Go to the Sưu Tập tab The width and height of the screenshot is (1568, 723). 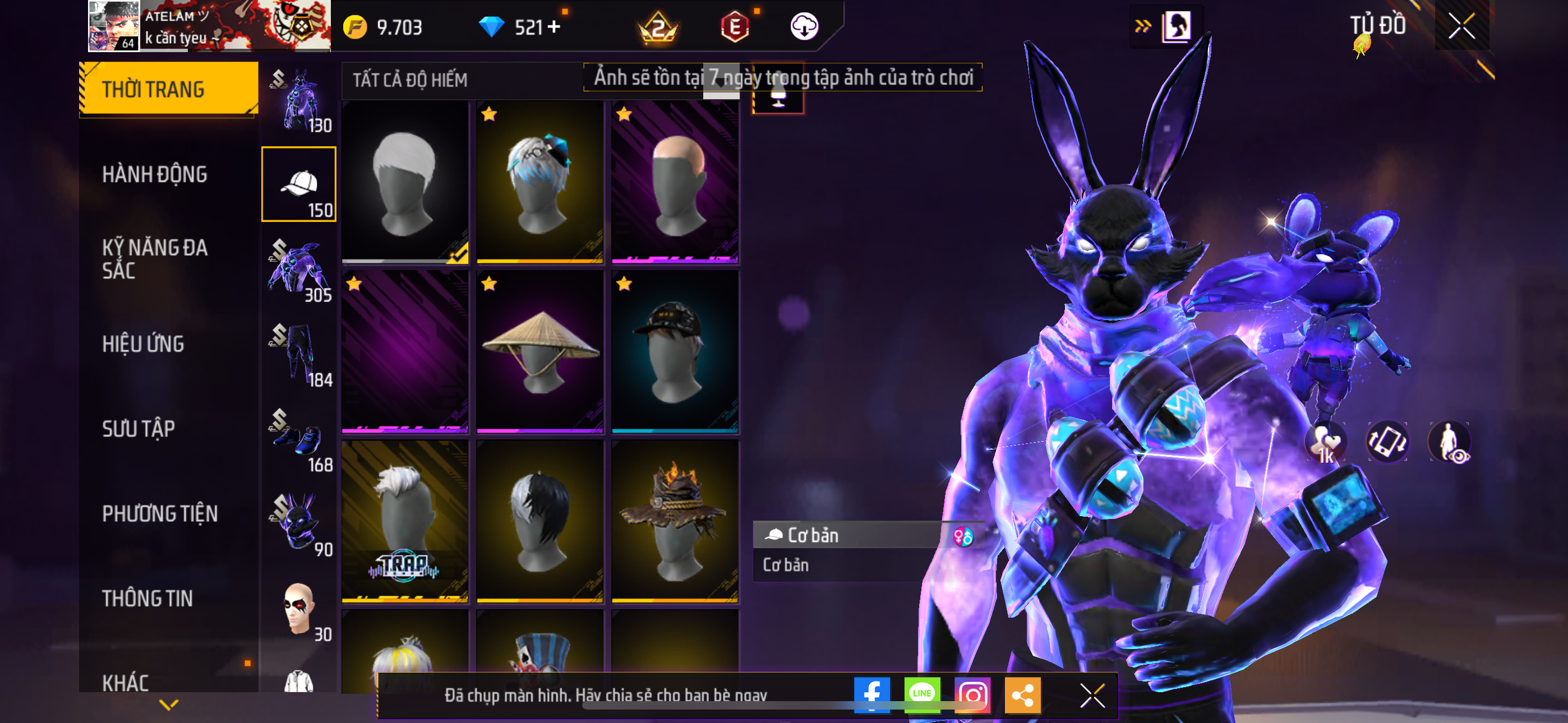point(139,429)
